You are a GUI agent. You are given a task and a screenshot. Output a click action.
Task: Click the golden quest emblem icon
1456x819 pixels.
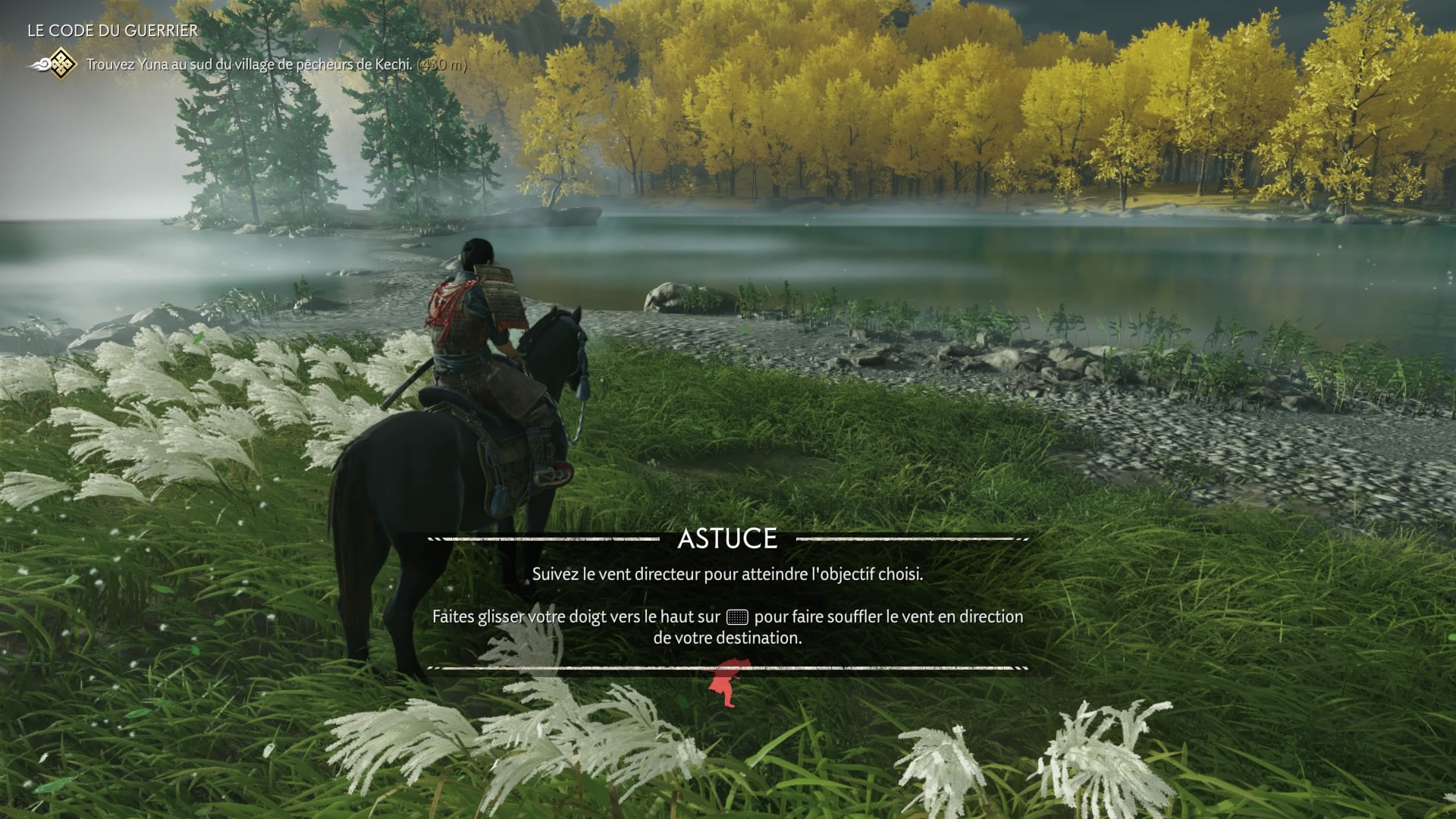pyautogui.click(x=61, y=65)
